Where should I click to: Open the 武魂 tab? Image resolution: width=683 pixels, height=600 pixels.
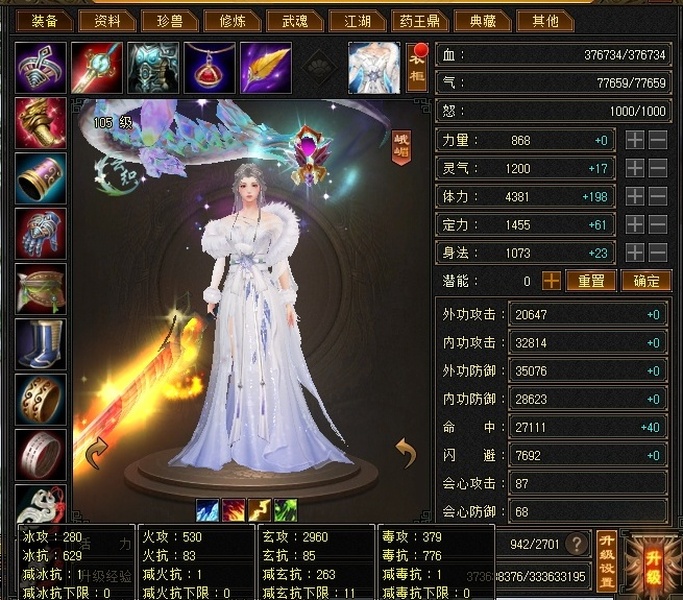point(296,20)
